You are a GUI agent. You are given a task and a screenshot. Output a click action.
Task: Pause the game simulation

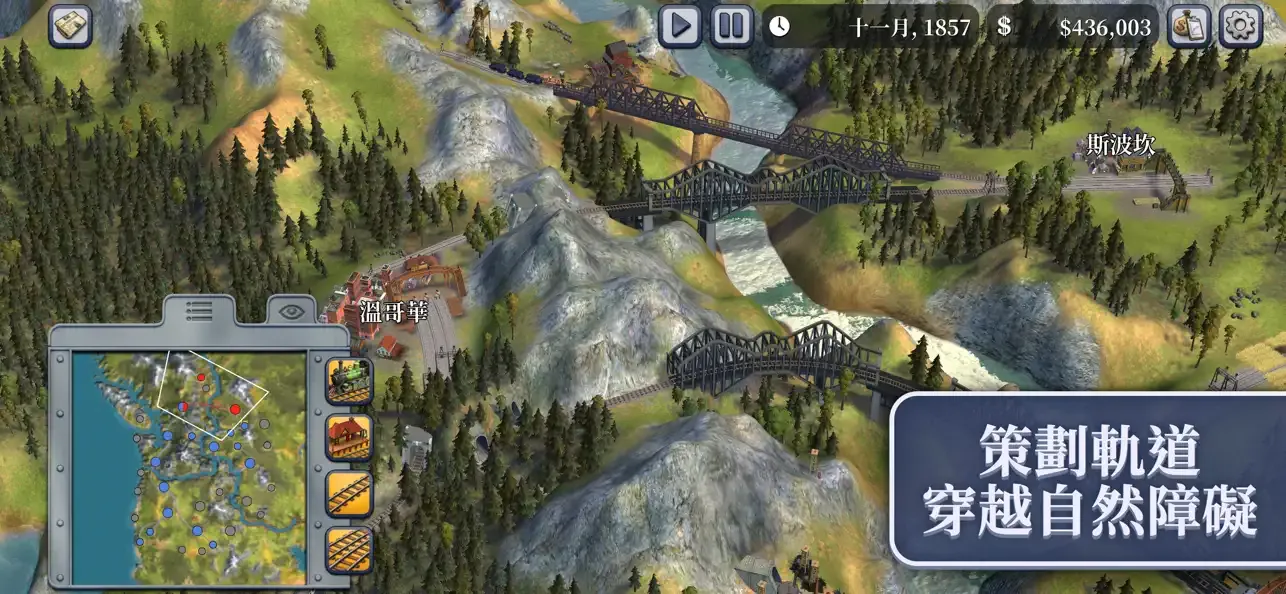732,26
